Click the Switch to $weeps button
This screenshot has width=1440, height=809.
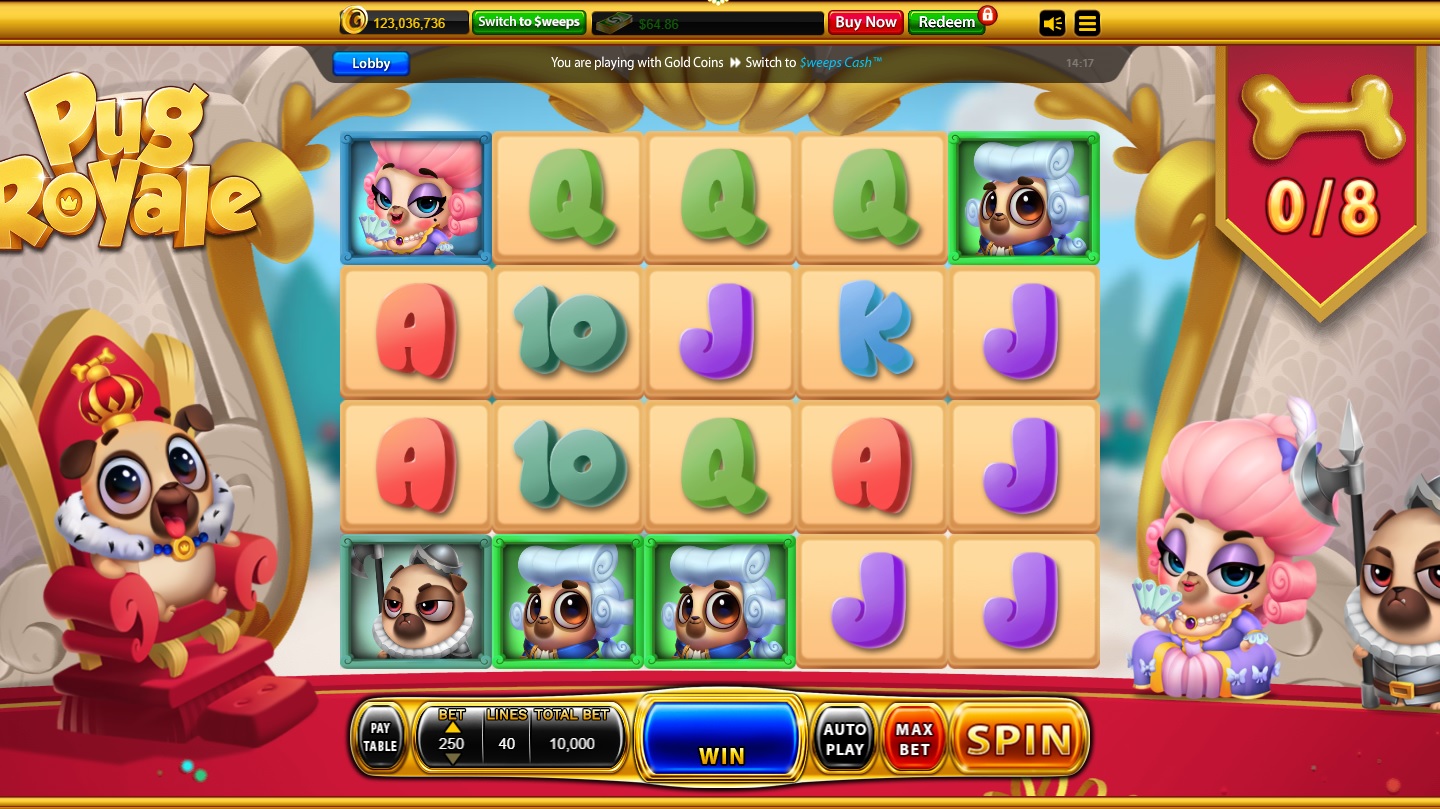[528, 22]
